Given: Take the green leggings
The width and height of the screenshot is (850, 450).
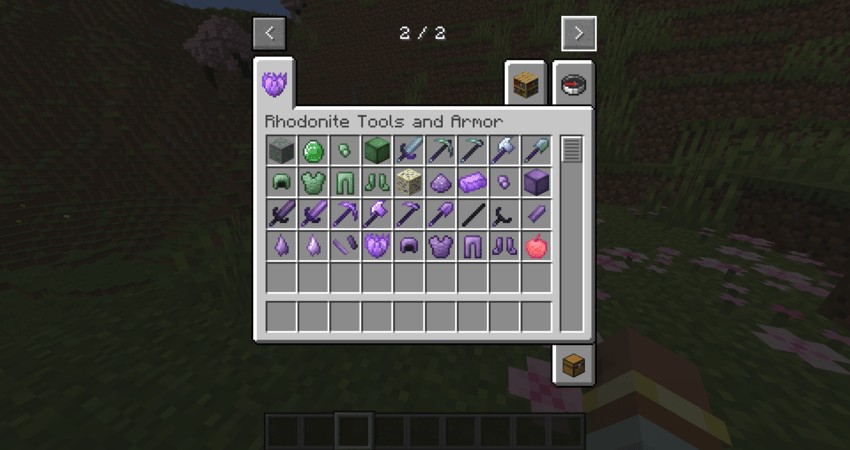Looking at the screenshot, I should point(346,182).
